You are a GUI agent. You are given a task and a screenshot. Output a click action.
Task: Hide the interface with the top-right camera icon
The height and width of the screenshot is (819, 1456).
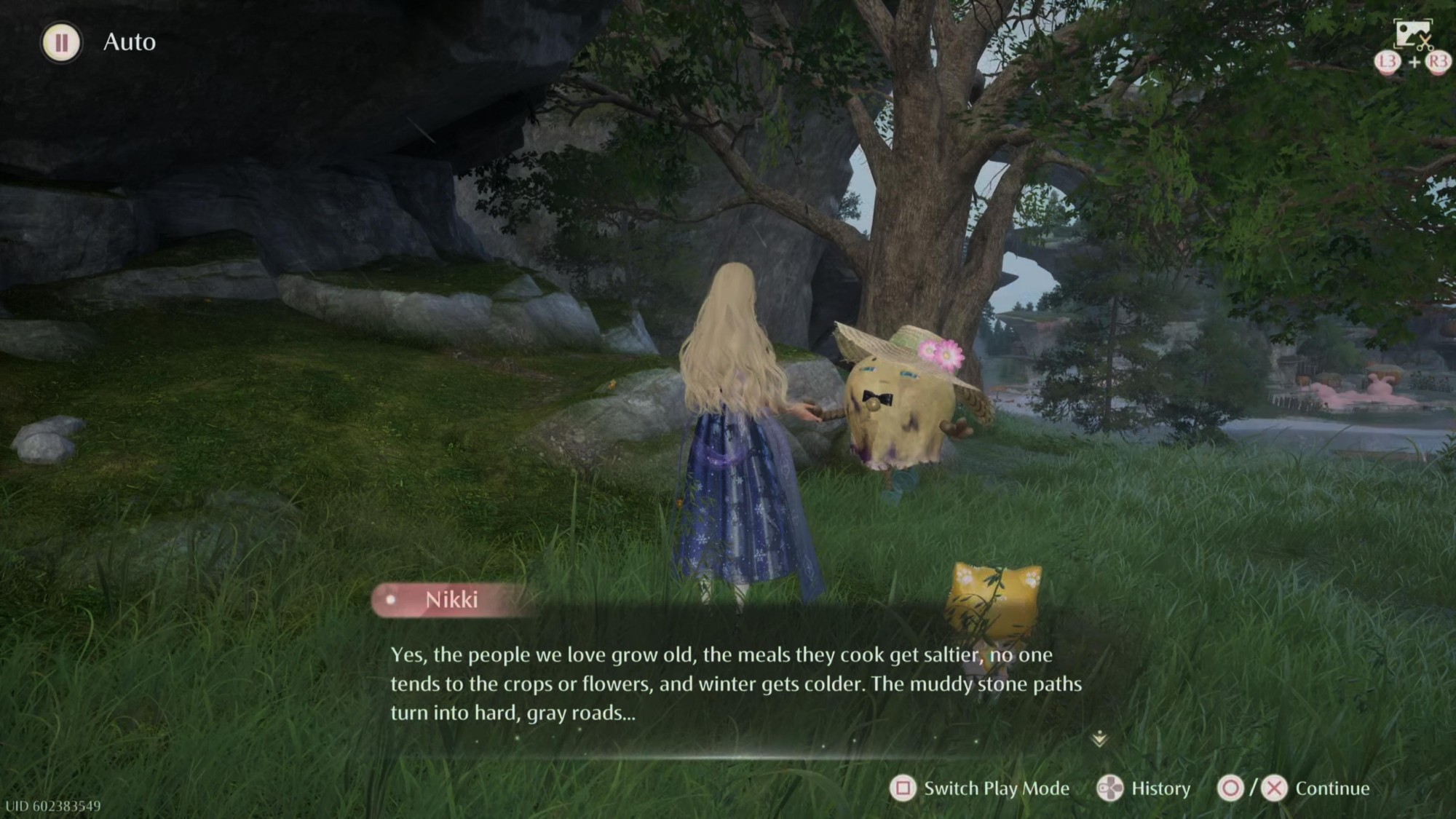tap(1412, 35)
